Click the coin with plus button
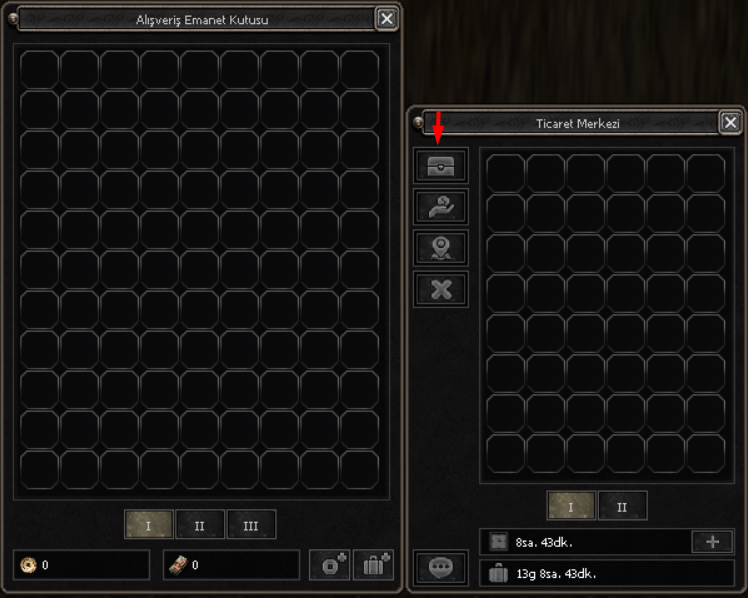This screenshot has height=598, width=748. 329,565
